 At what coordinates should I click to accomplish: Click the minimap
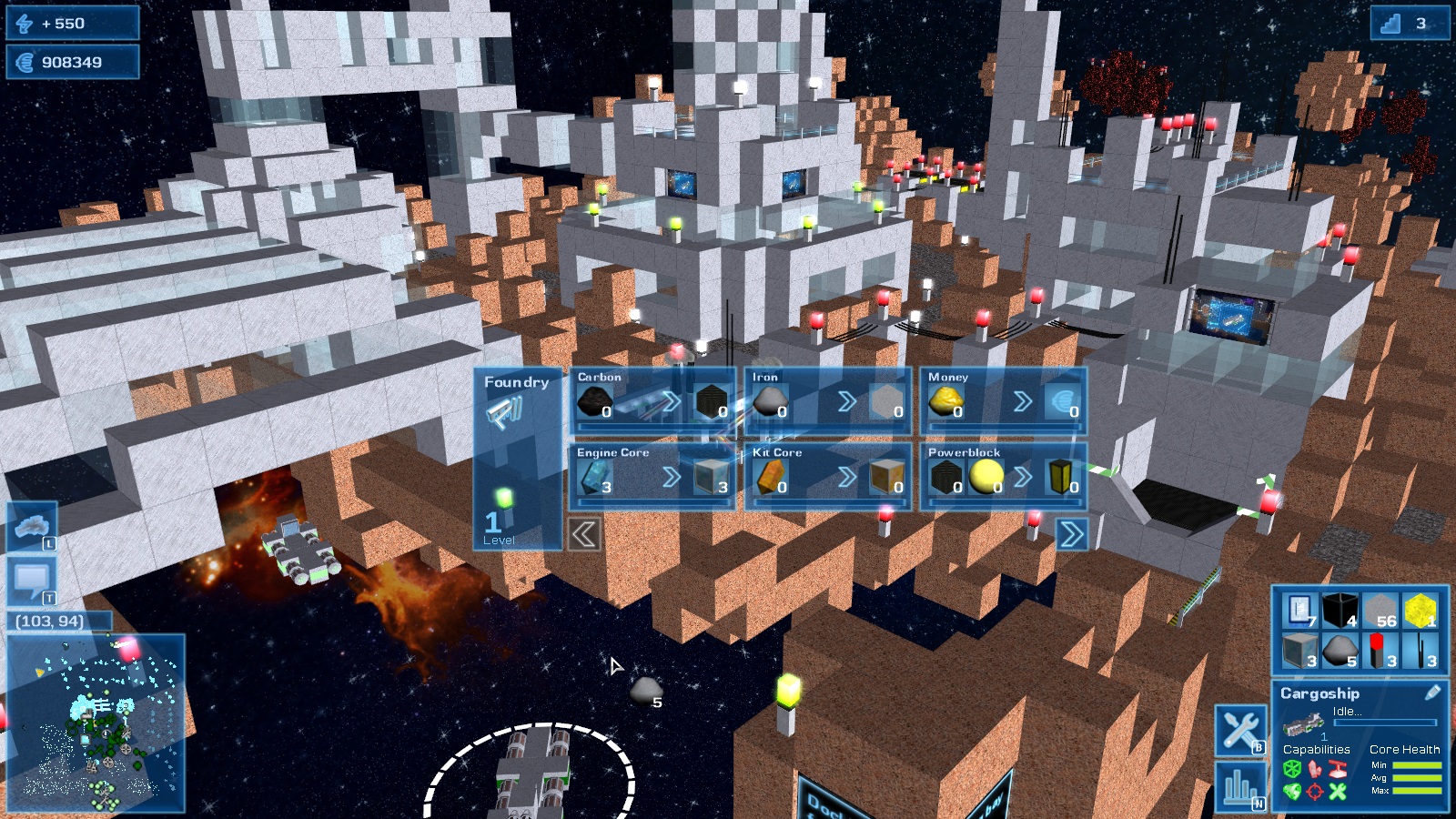click(x=96, y=723)
